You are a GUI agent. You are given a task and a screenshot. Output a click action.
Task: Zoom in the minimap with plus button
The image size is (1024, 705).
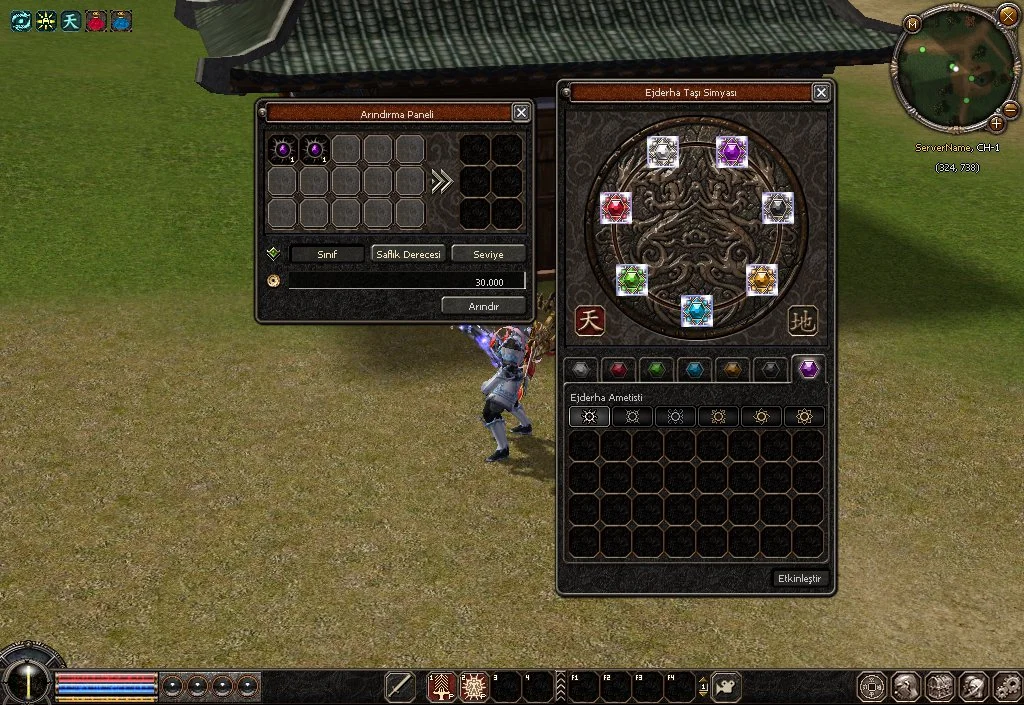(x=996, y=124)
